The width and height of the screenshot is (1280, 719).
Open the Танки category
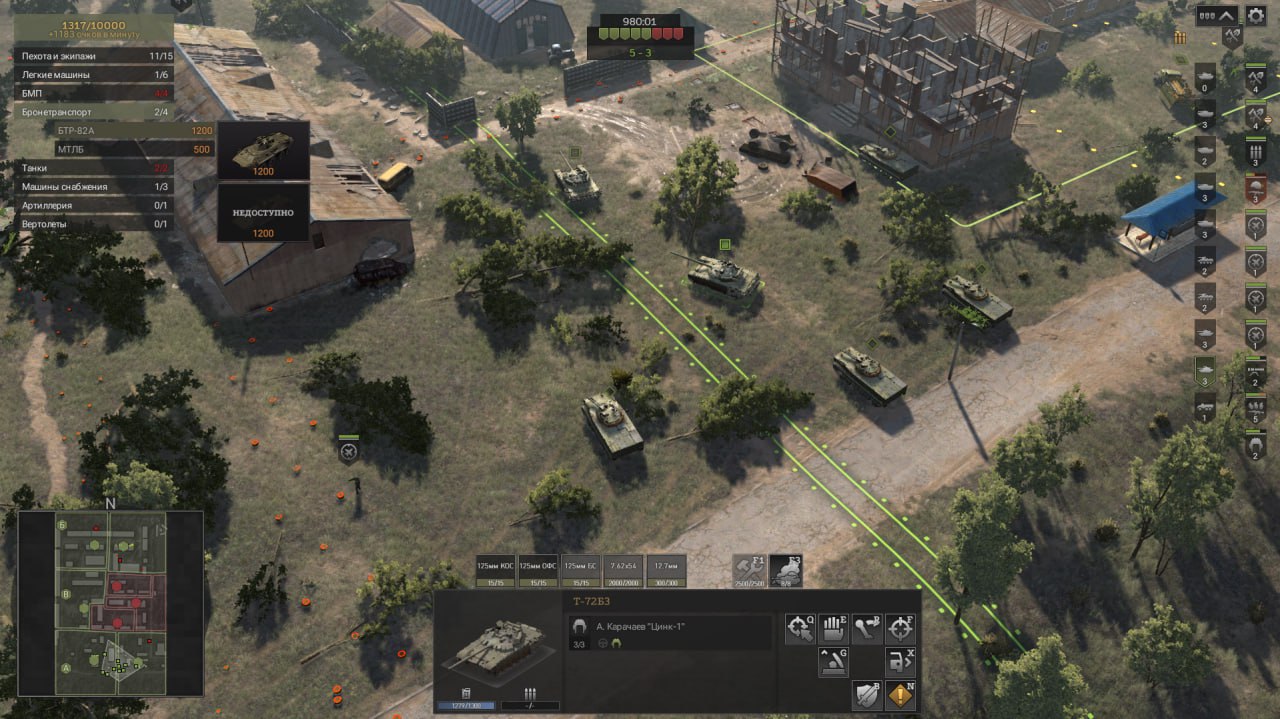tap(95, 168)
